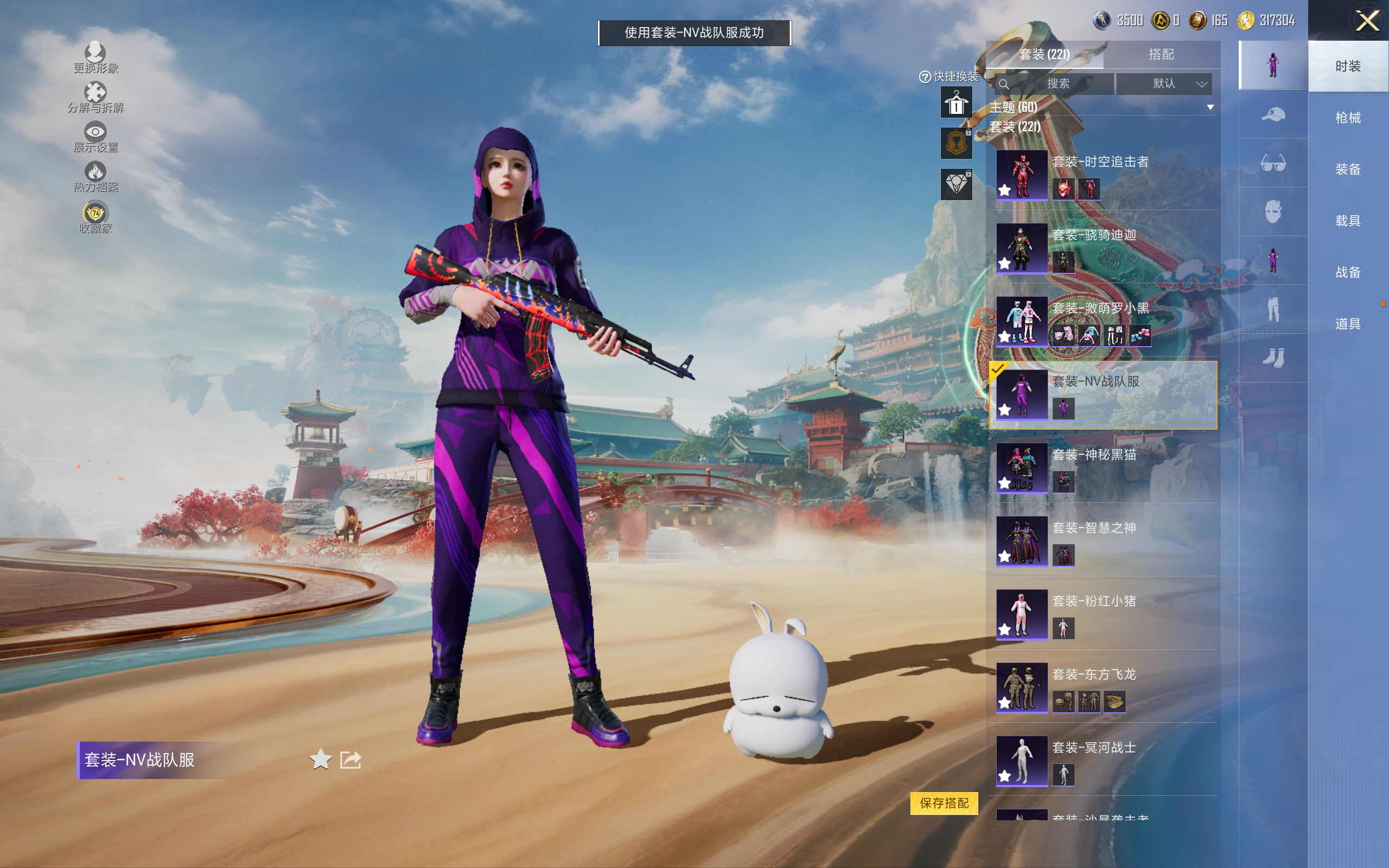Select the hat clothing slot filter
1389x868 pixels.
coord(1272,115)
